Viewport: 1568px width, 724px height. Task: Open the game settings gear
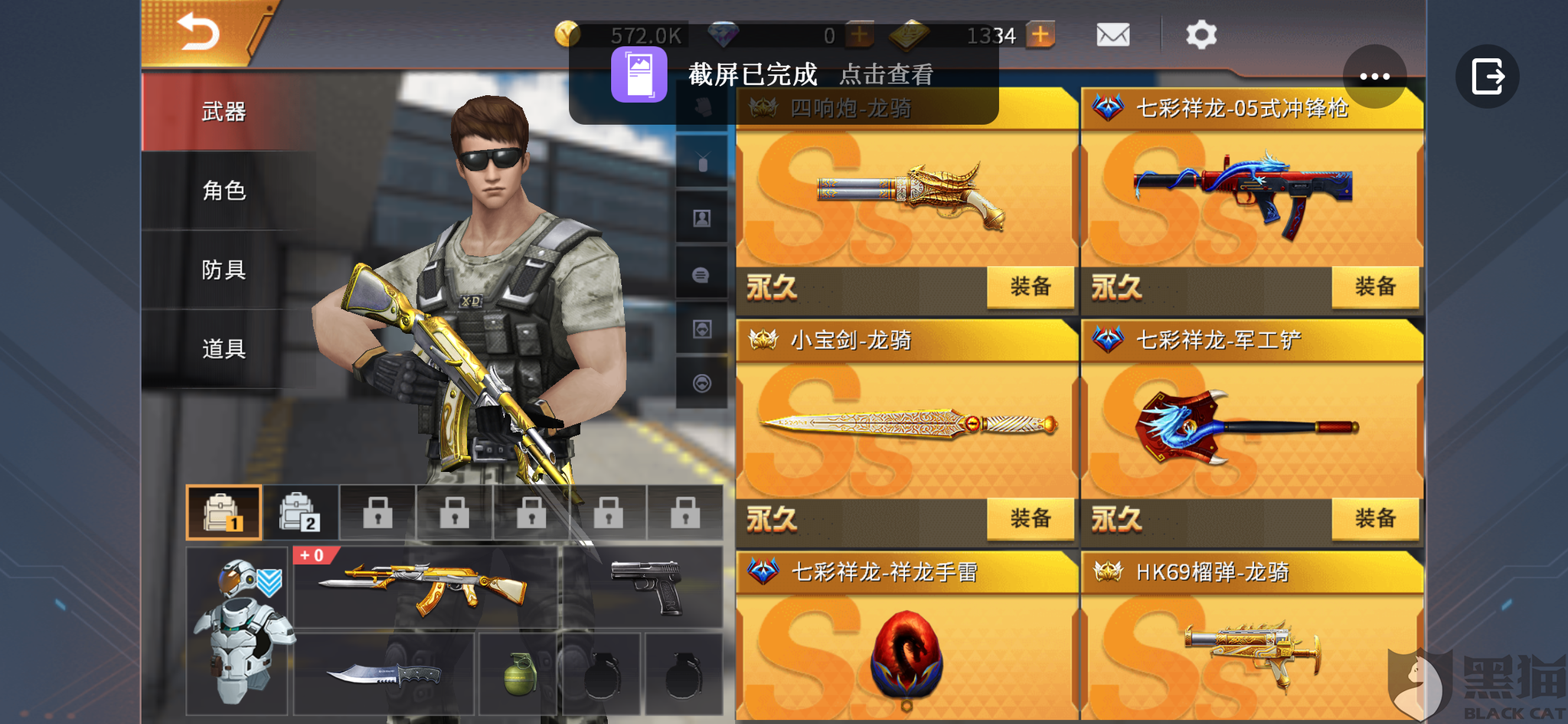(1200, 34)
